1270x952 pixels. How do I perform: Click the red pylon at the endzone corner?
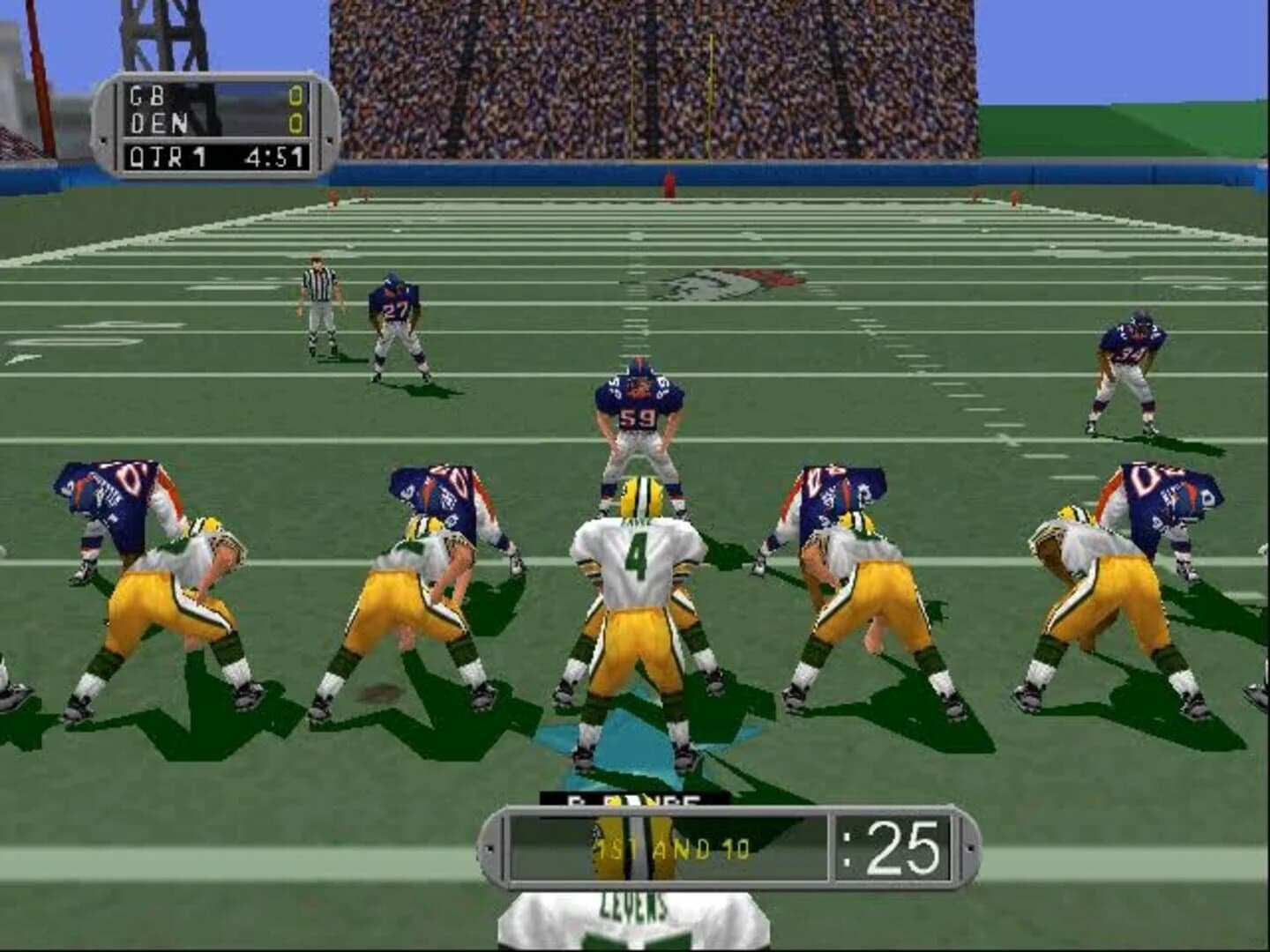pyautogui.click(x=668, y=183)
